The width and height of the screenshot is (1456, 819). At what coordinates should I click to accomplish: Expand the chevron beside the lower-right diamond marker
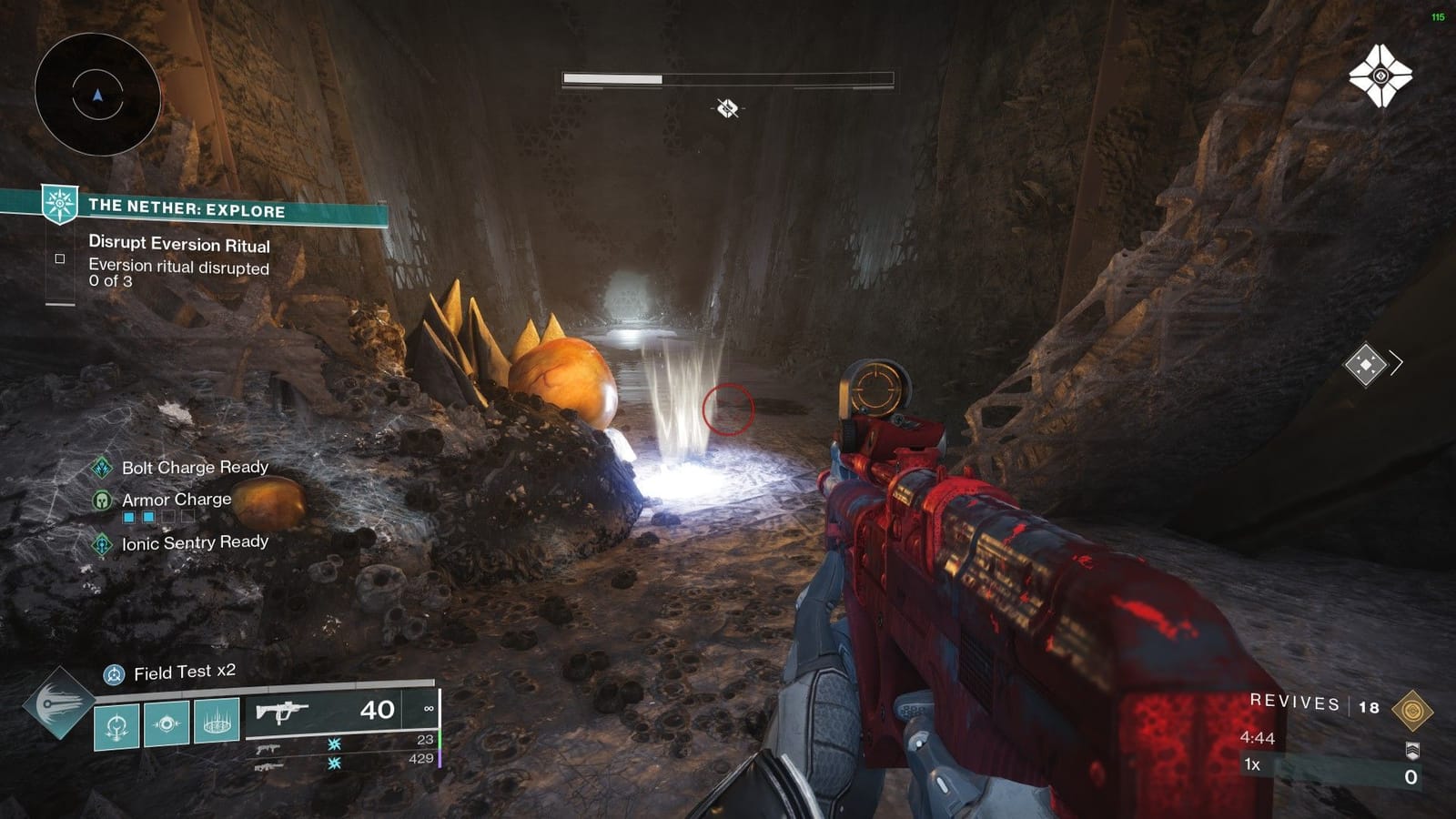1398,363
